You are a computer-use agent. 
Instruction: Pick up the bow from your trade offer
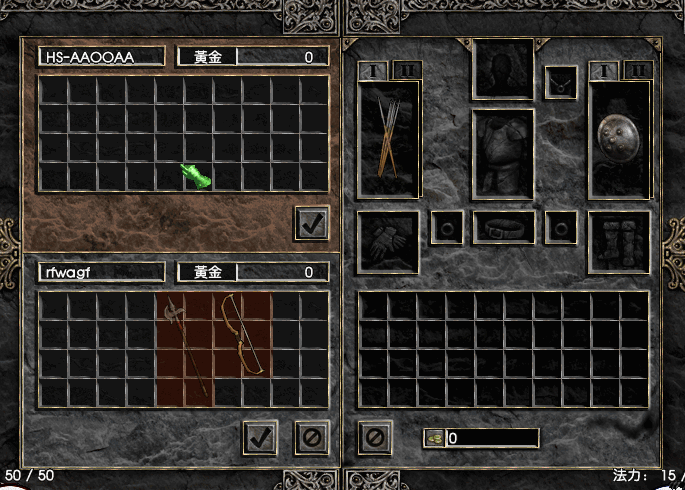pos(243,333)
